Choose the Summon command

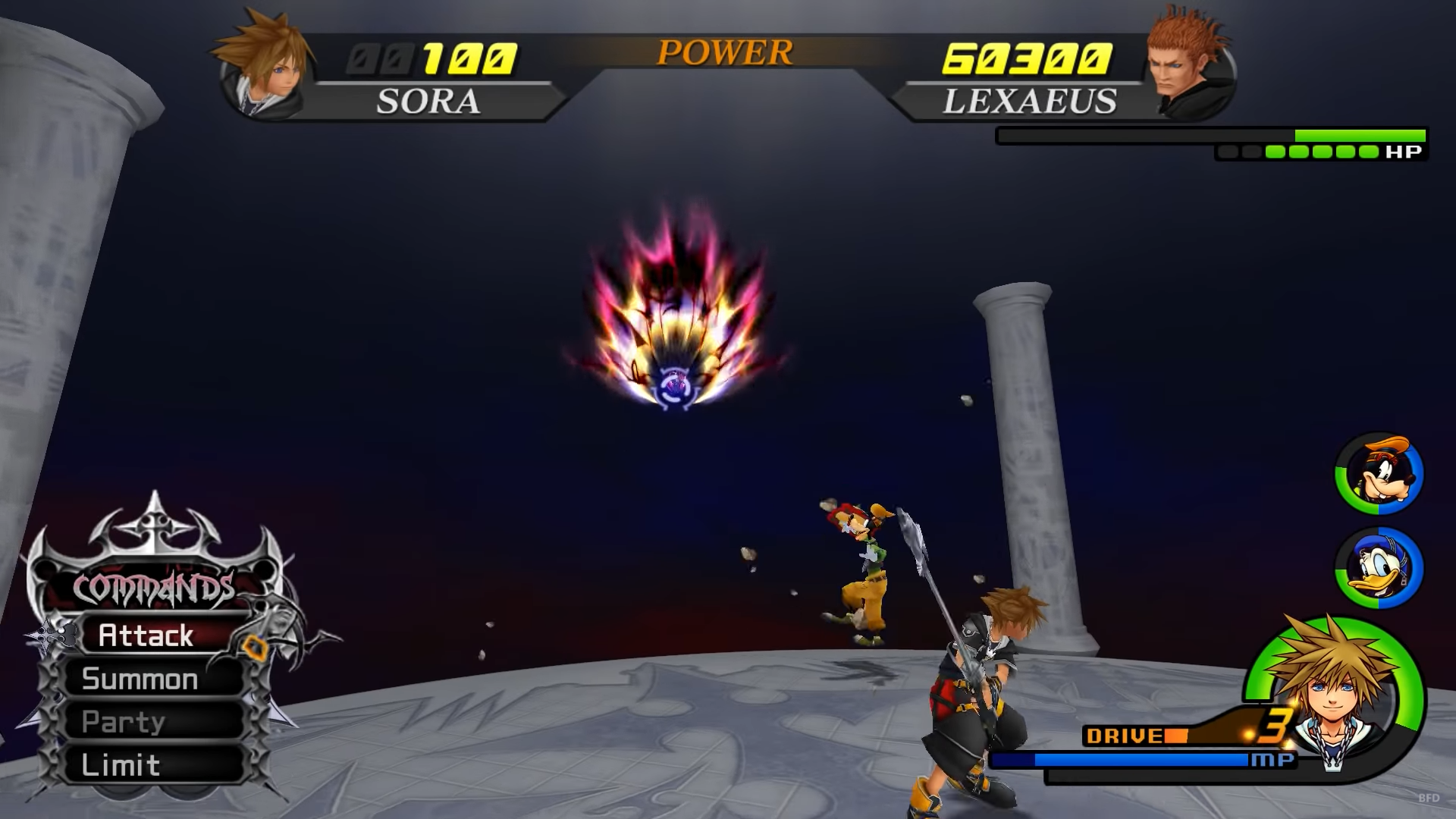tap(140, 679)
